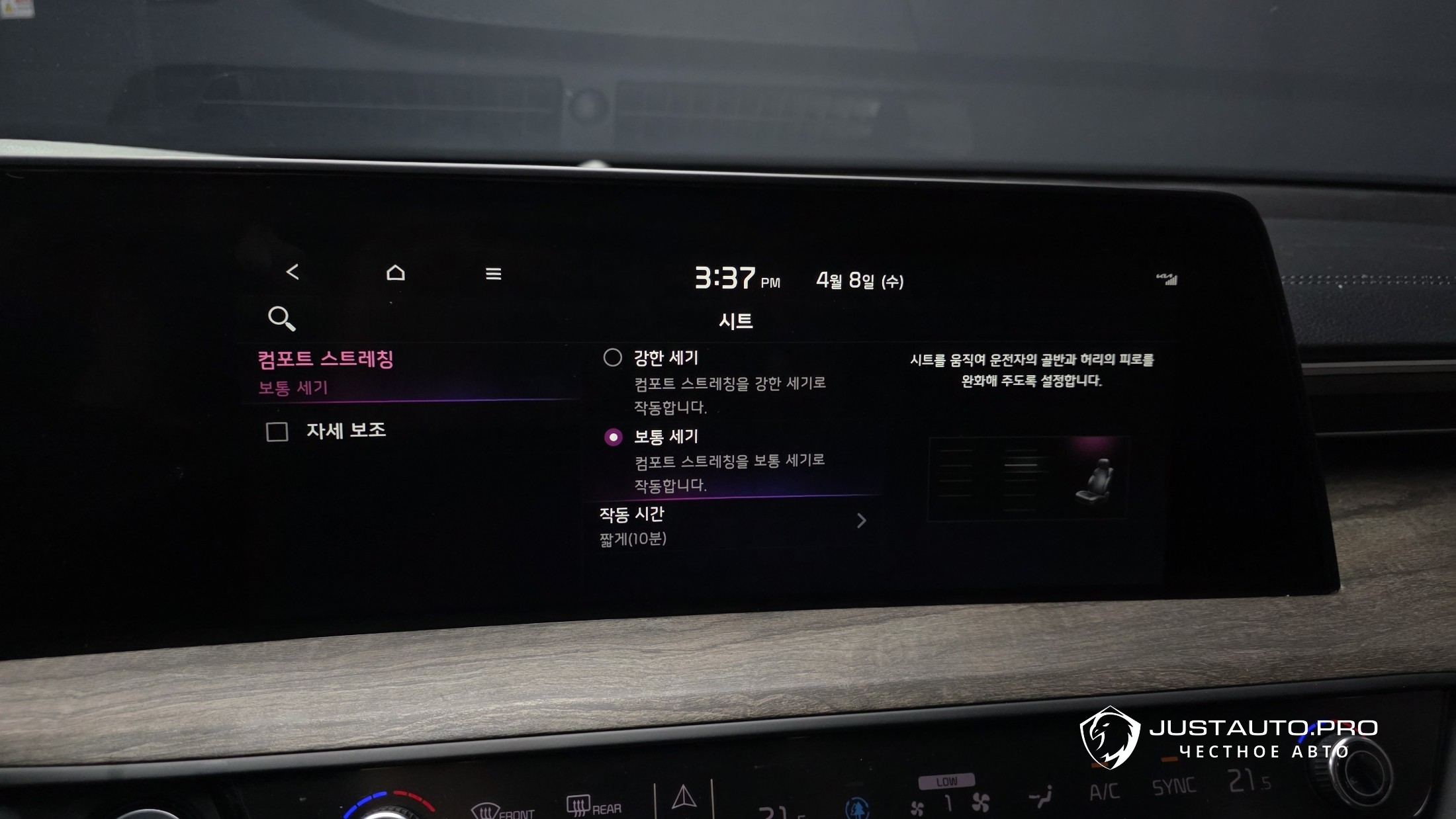This screenshot has width=1456, height=819.
Task: Open the hamburger menu icon
Action: point(493,274)
